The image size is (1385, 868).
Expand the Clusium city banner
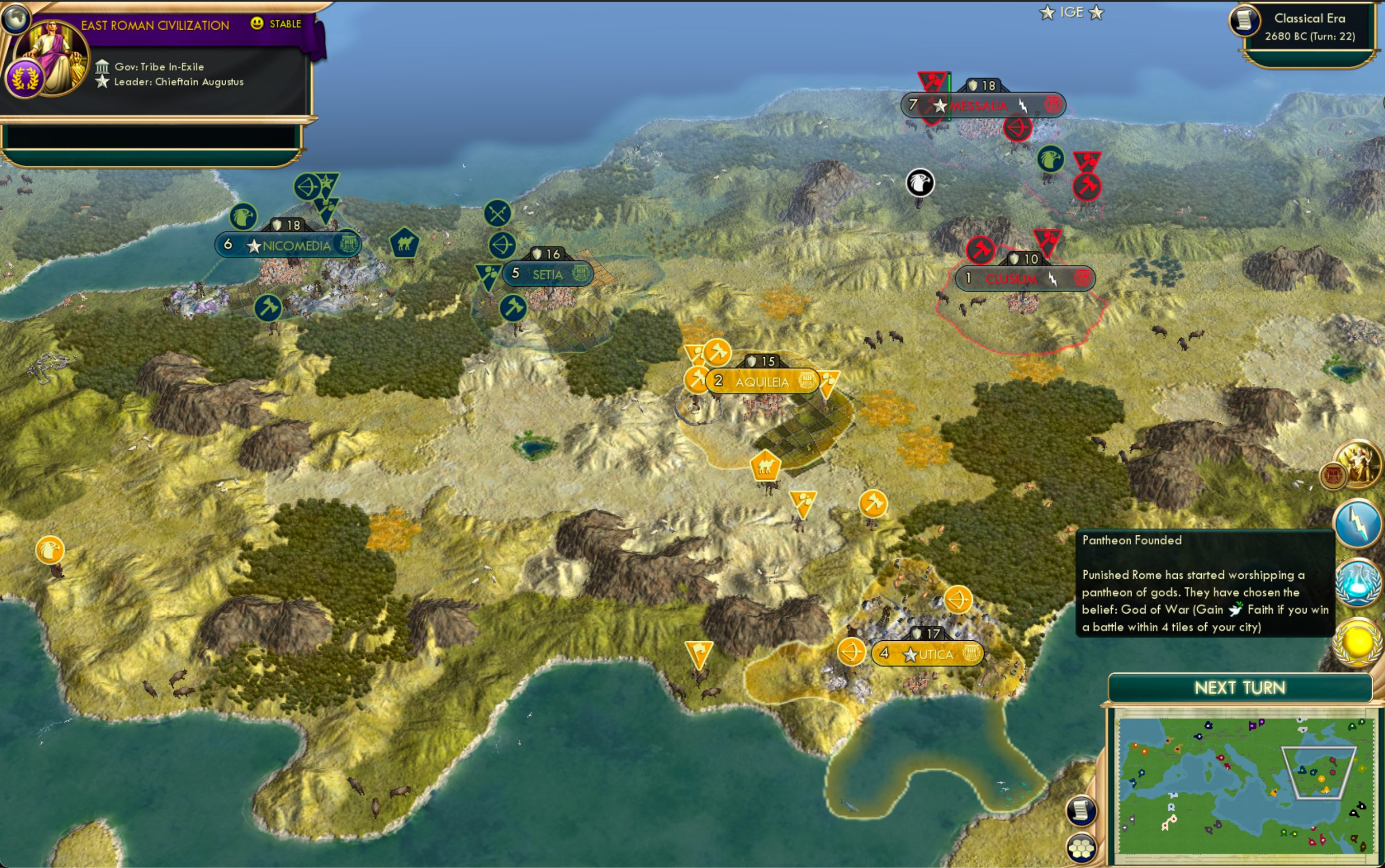click(1025, 278)
